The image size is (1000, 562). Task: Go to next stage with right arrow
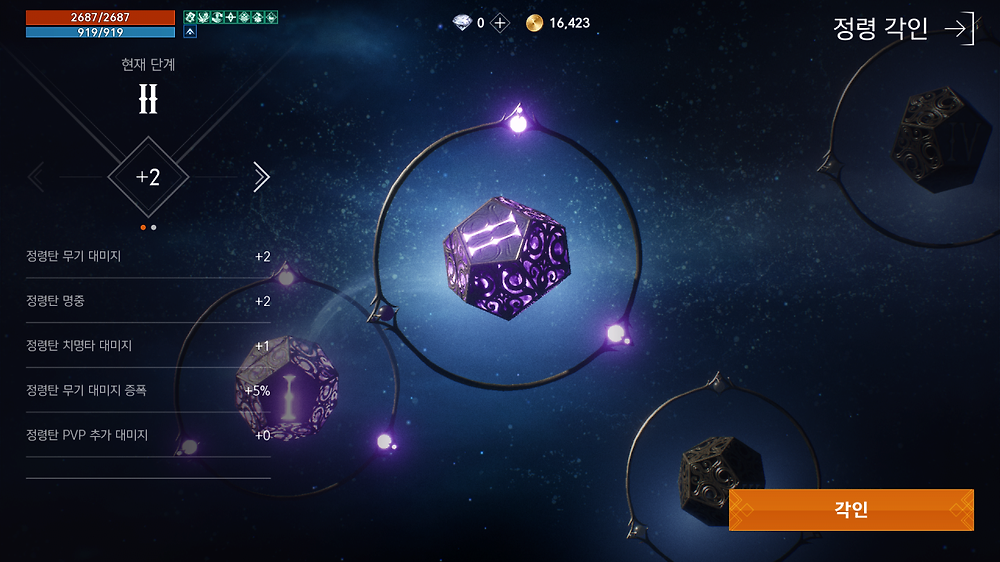point(261,177)
